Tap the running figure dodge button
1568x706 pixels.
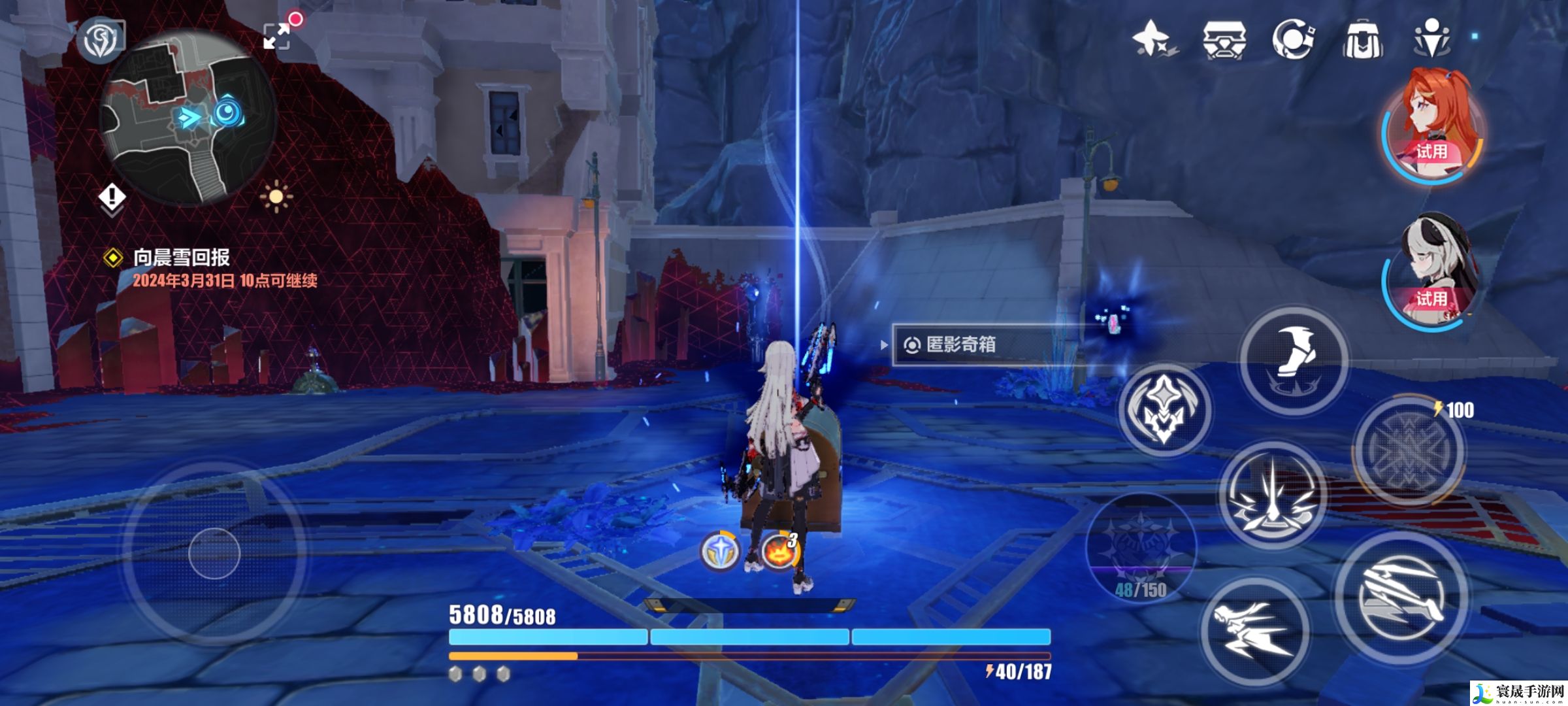1254,631
